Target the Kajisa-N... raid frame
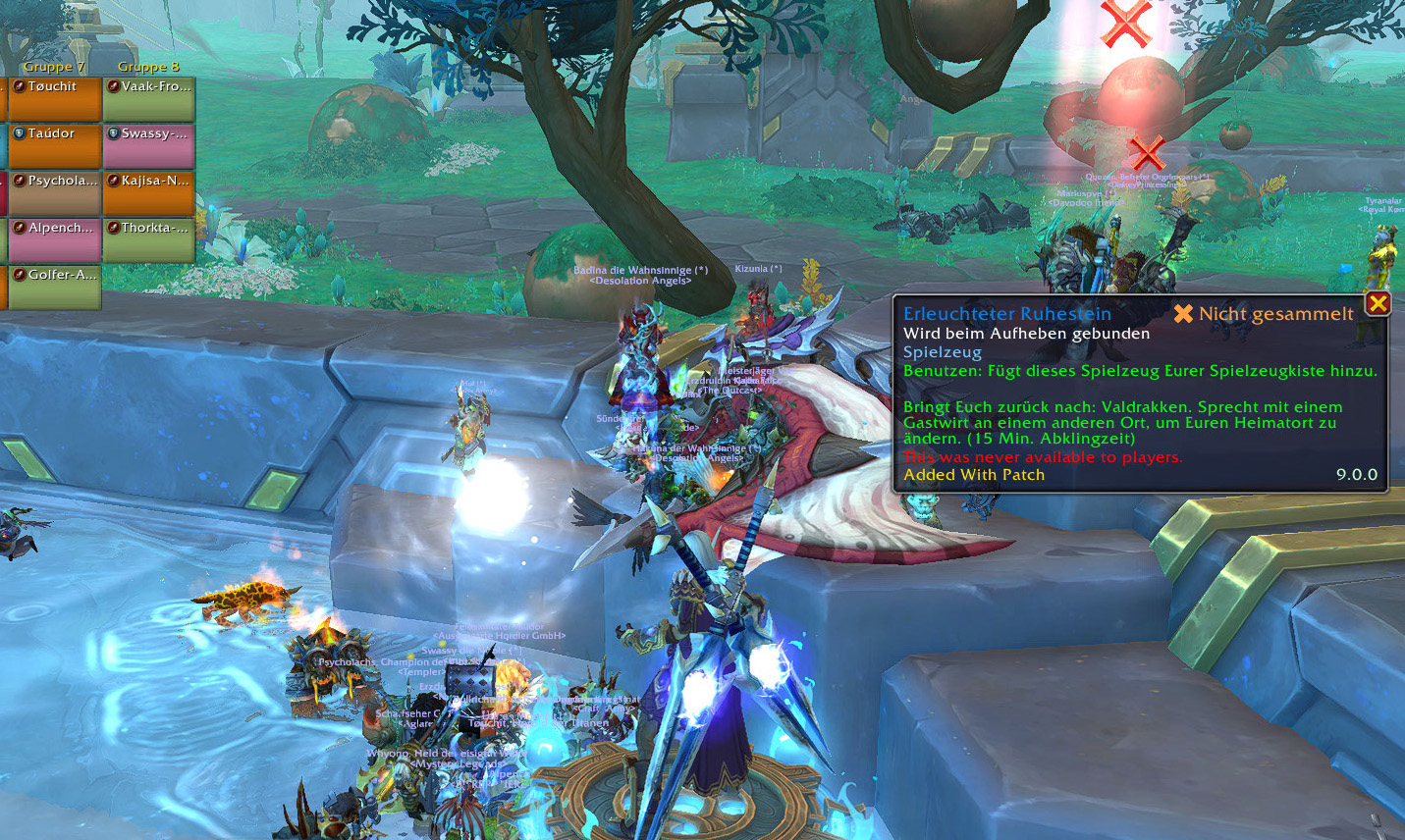1405x840 pixels. point(149,193)
